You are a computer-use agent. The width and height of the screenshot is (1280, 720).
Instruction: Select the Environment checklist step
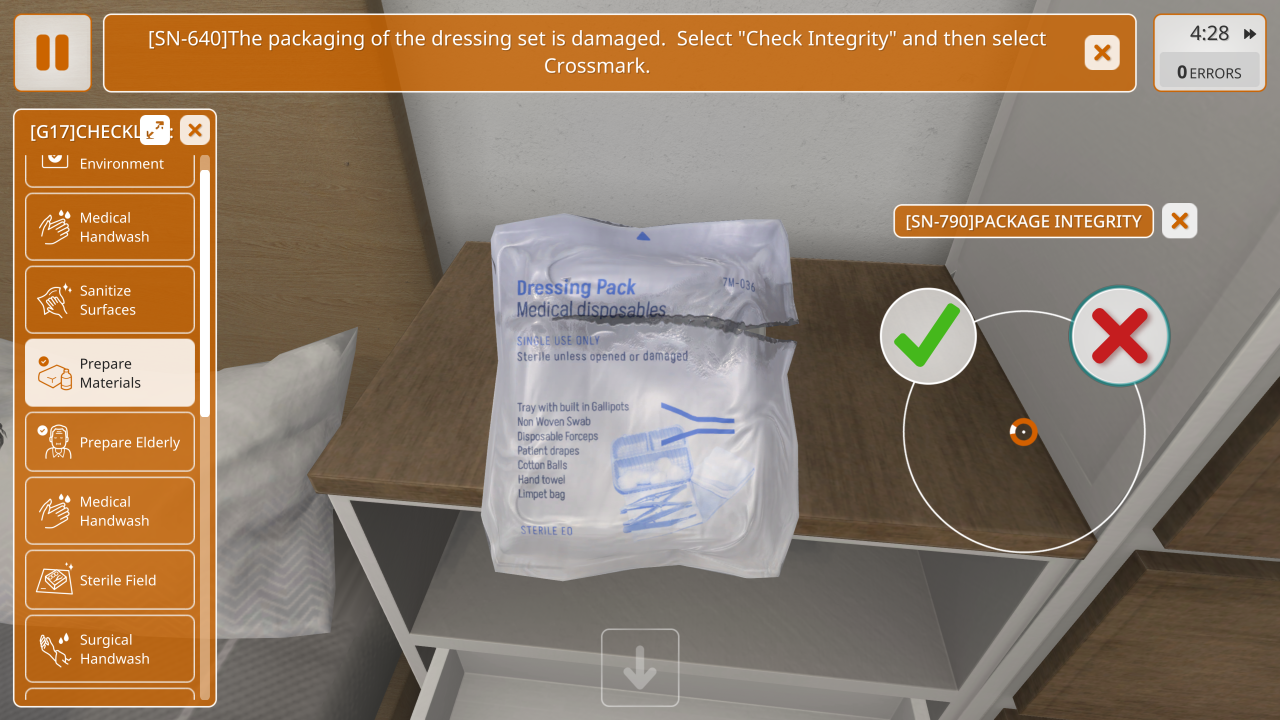[x=110, y=165]
